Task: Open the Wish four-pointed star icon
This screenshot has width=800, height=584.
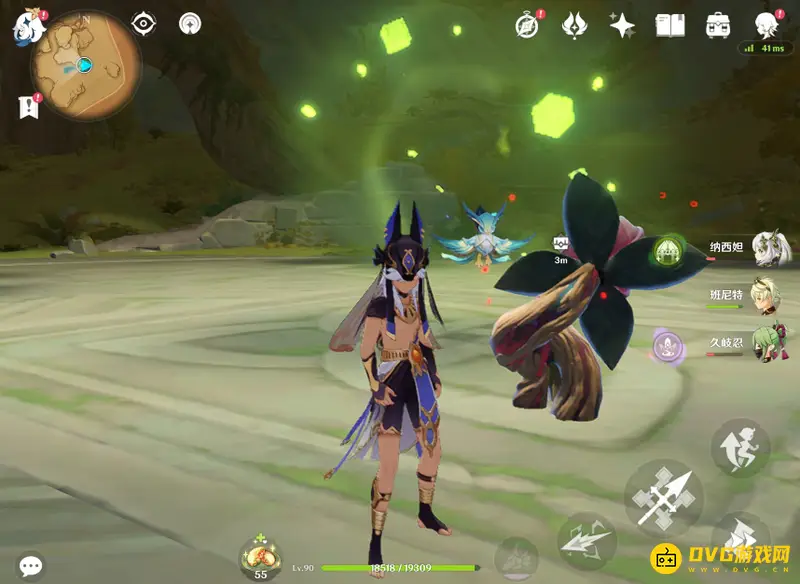Action: click(622, 25)
